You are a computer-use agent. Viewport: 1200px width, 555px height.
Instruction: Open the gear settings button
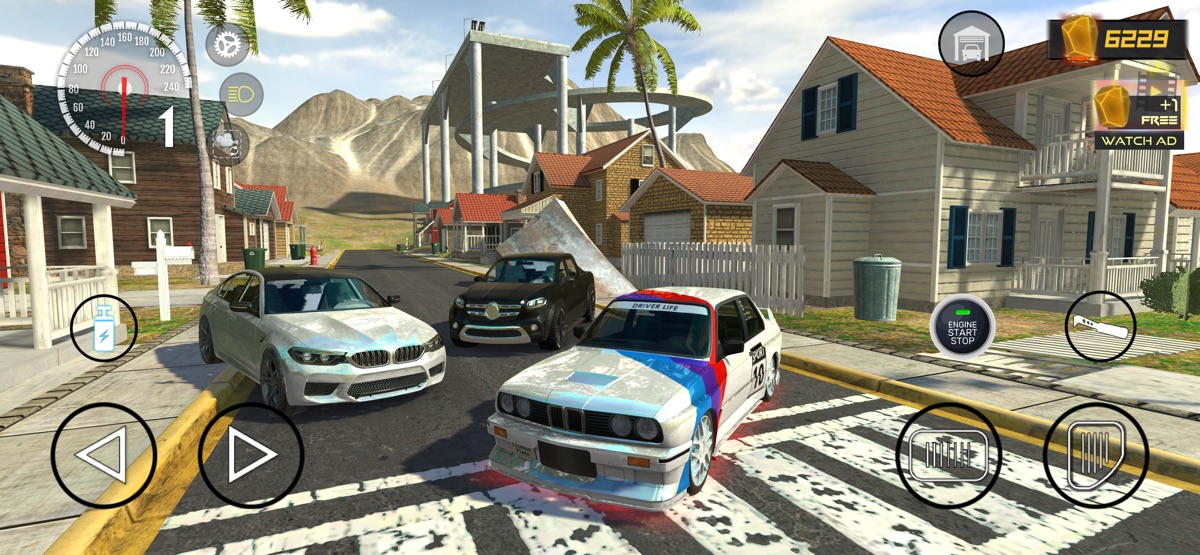(227, 45)
